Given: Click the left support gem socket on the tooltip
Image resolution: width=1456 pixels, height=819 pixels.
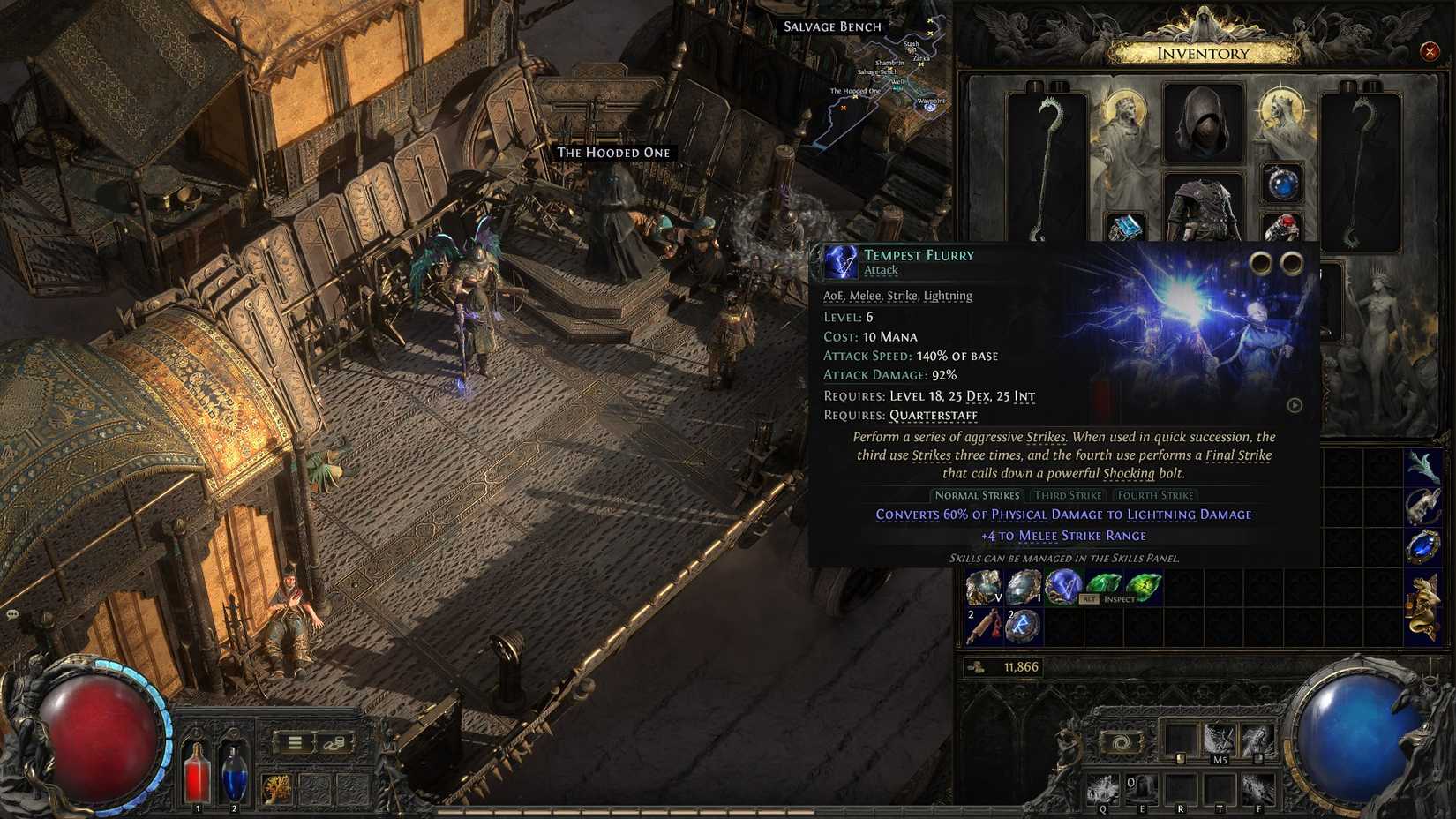Looking at the screenshot, I should coord(1260,260).
